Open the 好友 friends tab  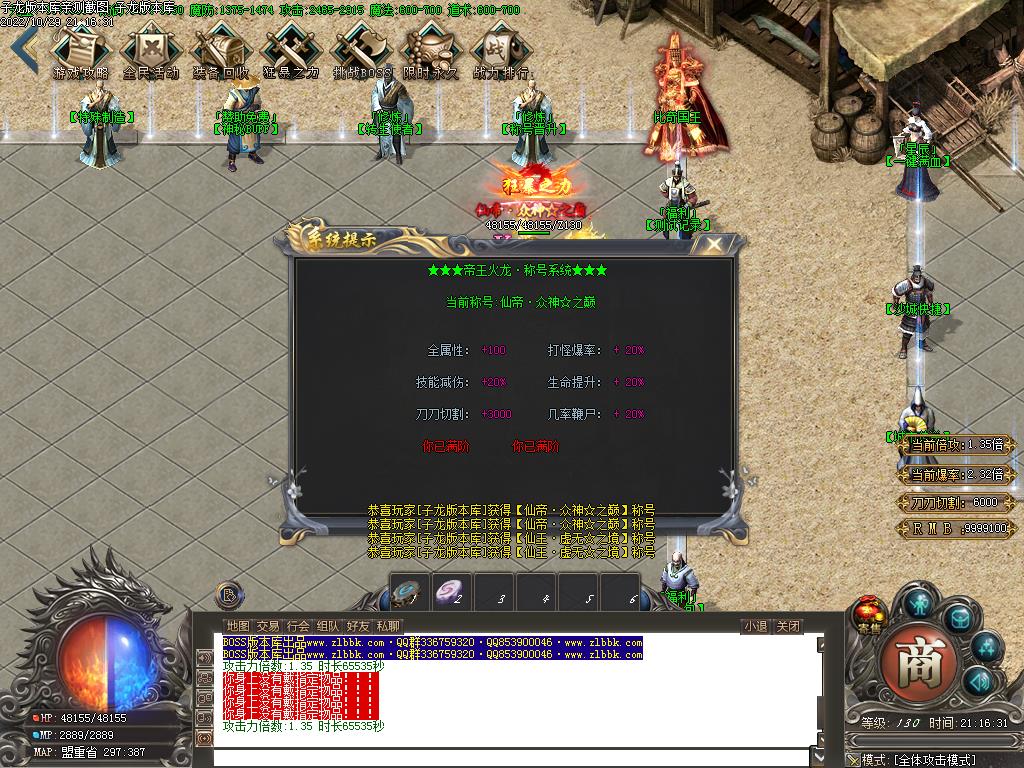pyautogui.click(x=358, y=626)
